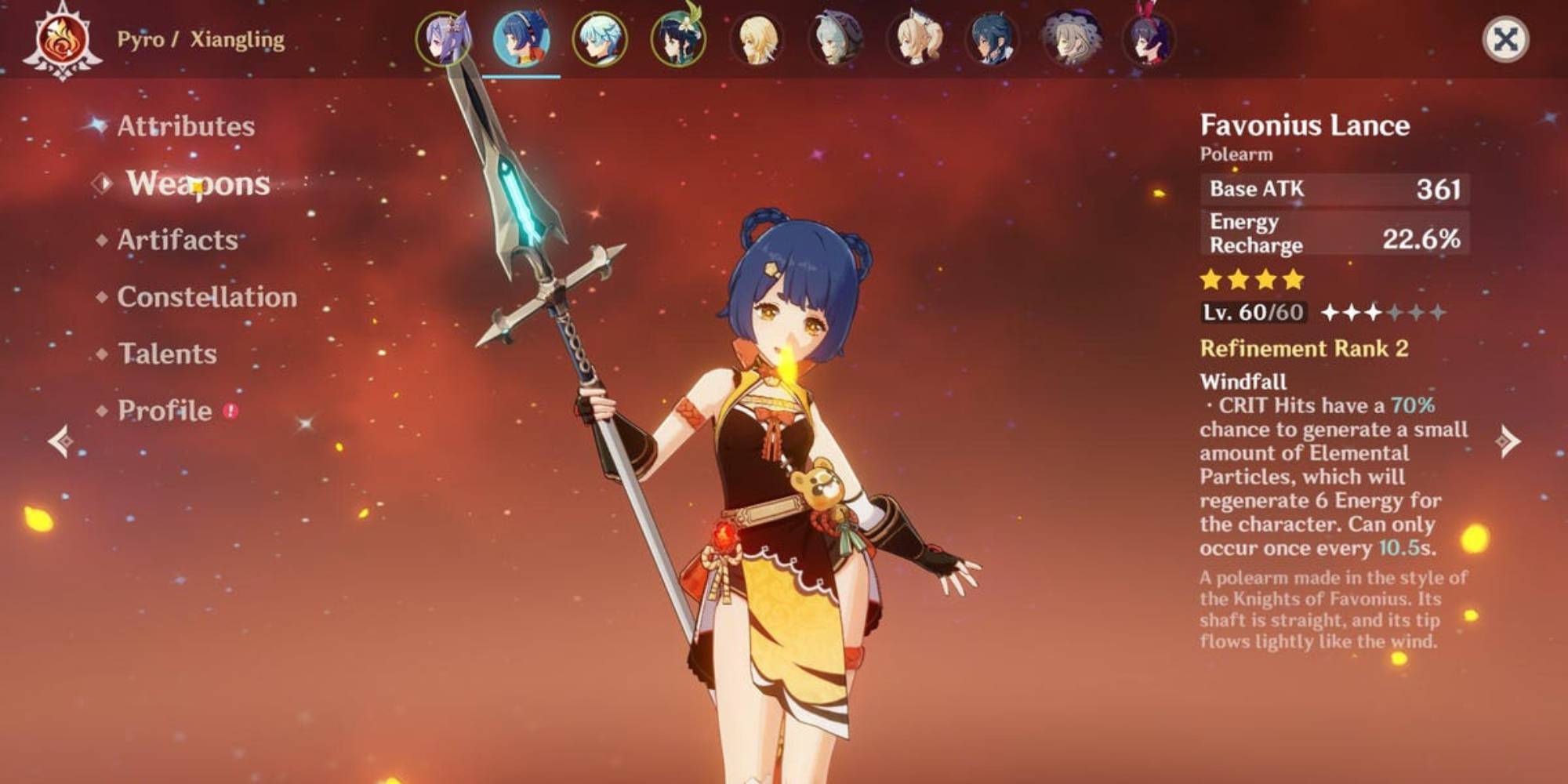The image size is (1568, 784).
Task: Close the character screen
Action: pyautogui.click(x=1505, y=39)
